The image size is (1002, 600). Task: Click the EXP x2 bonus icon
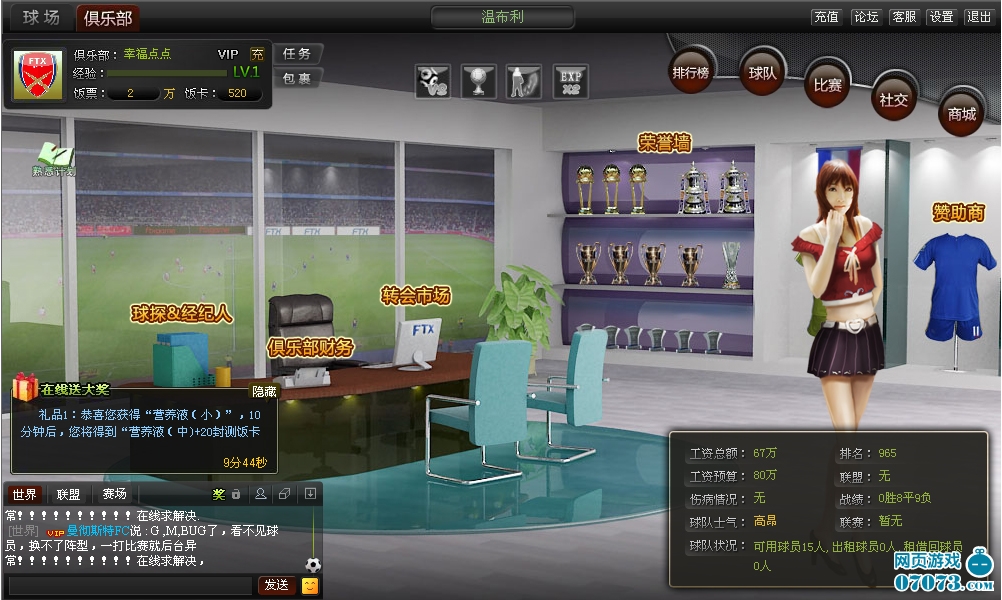pos(571,81)
